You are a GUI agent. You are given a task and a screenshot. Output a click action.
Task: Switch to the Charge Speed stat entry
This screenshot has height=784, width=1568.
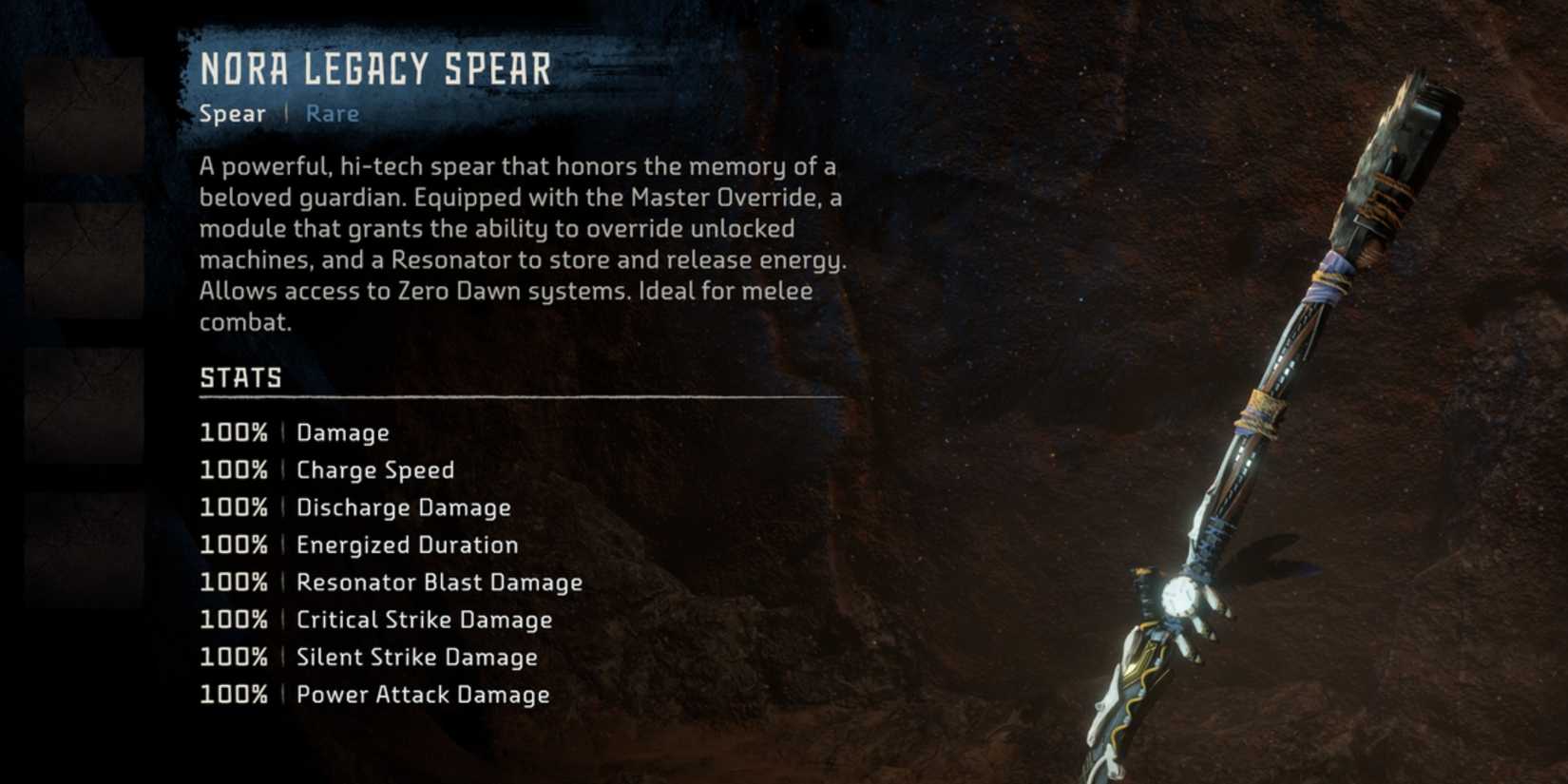coord(374,469)
